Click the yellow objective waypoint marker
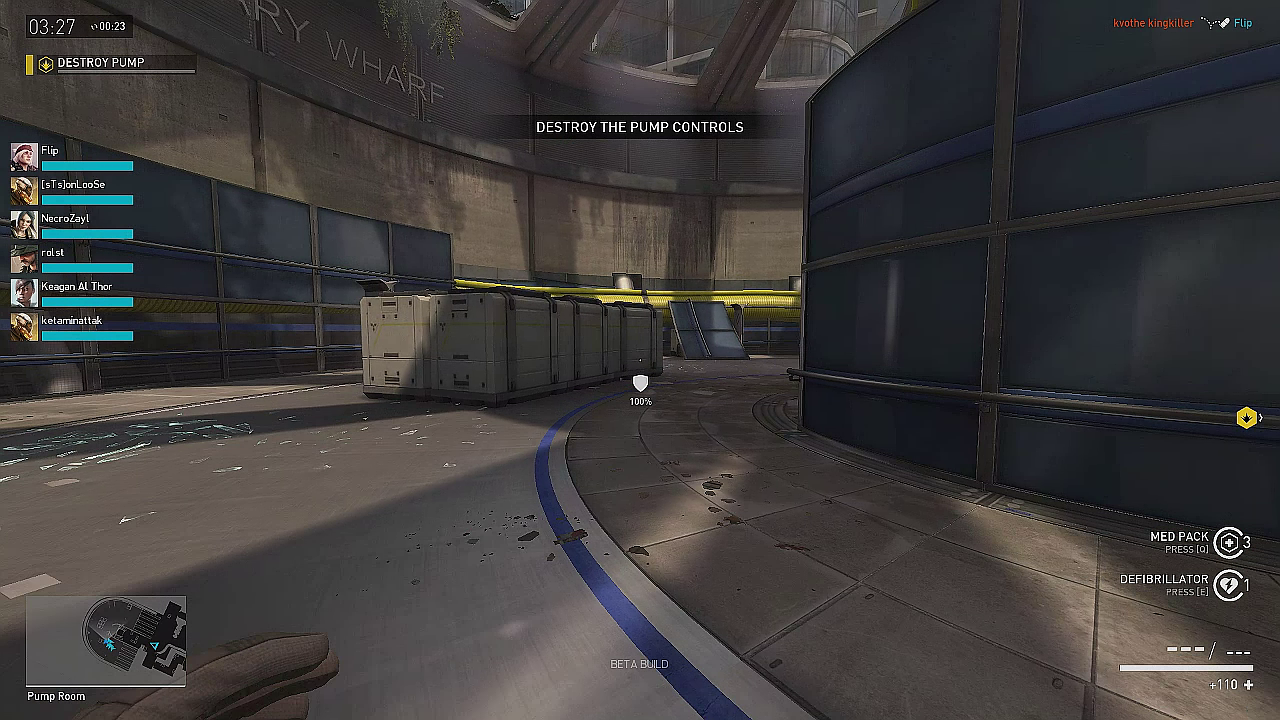The image size is (1280, 720). click(x=1246, y=418)
